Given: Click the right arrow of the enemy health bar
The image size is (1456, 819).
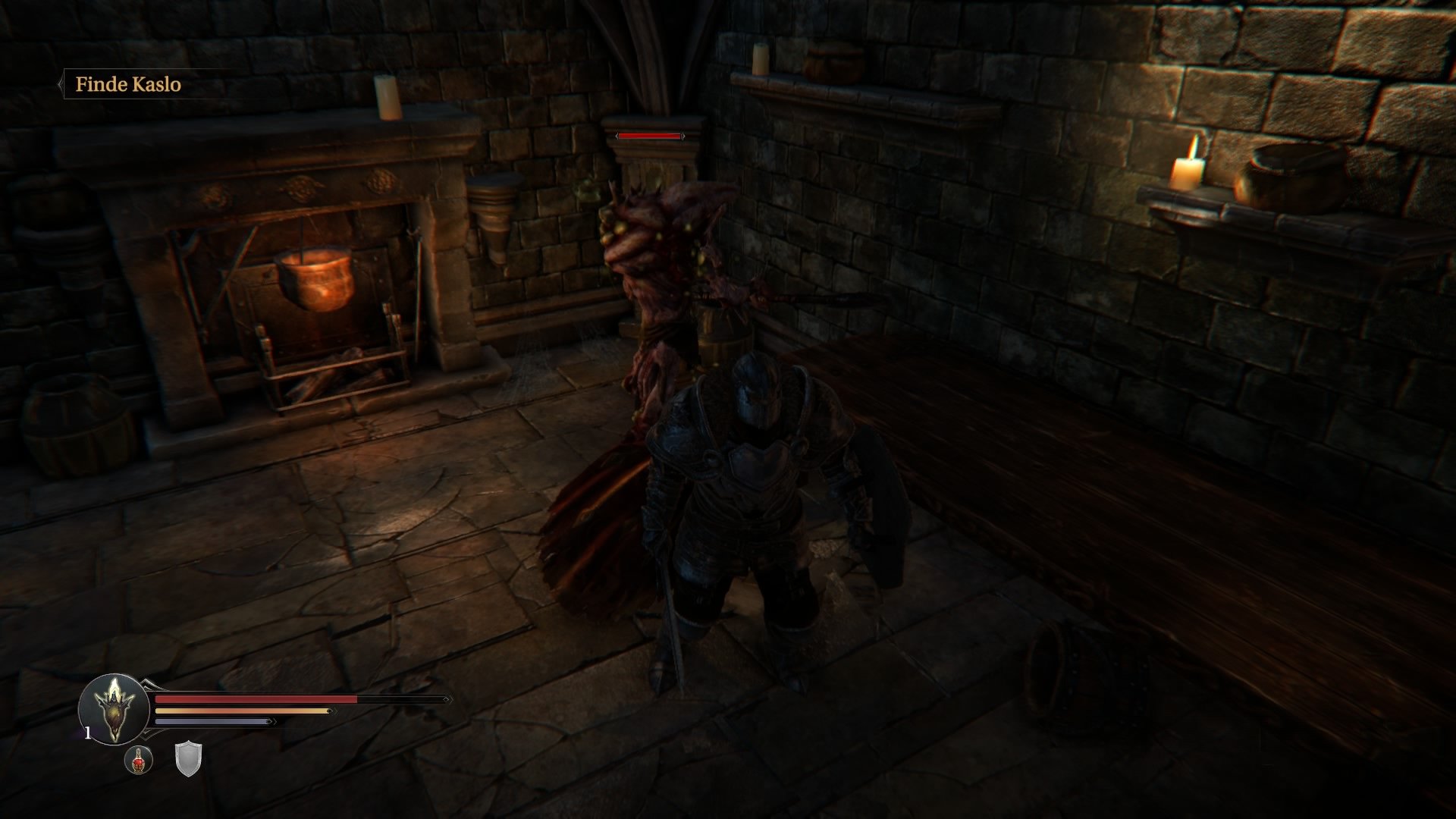Looking at the screenshot, I should (x=683, y=137).
